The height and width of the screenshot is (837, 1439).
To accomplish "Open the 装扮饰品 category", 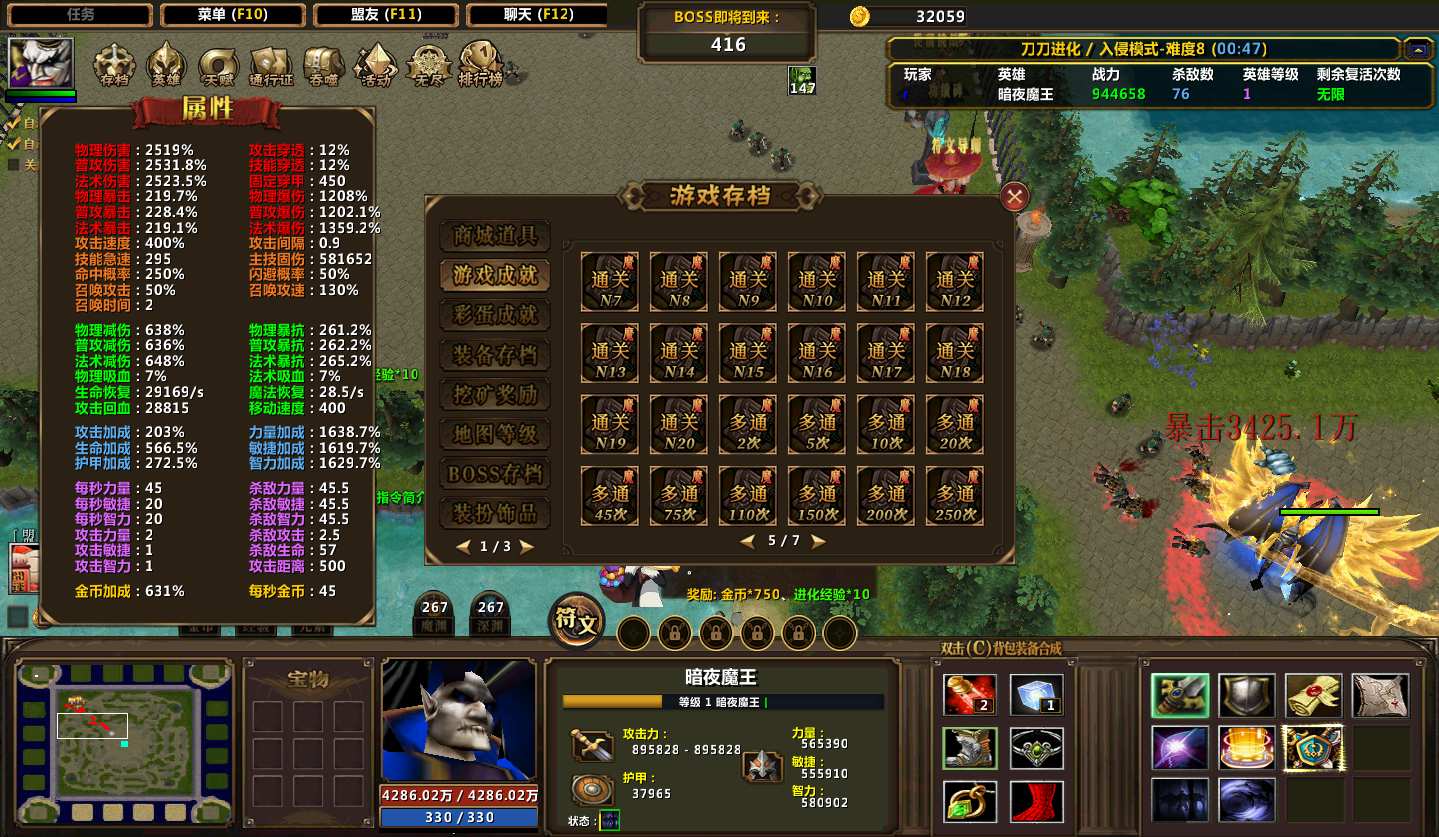I will pyautogui.click(x=495, y=513).
